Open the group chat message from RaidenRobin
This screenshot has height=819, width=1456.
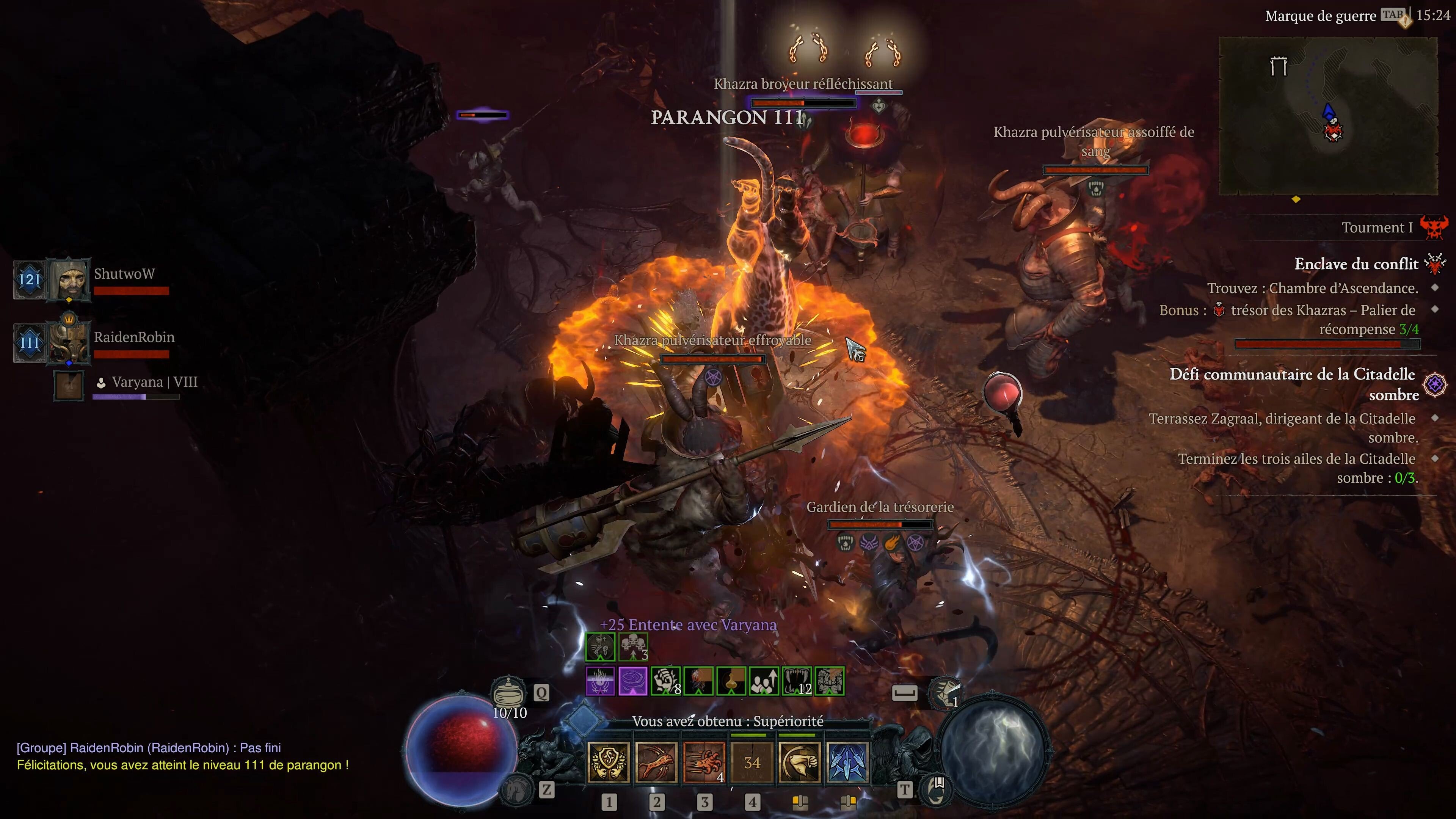point(149,748)
